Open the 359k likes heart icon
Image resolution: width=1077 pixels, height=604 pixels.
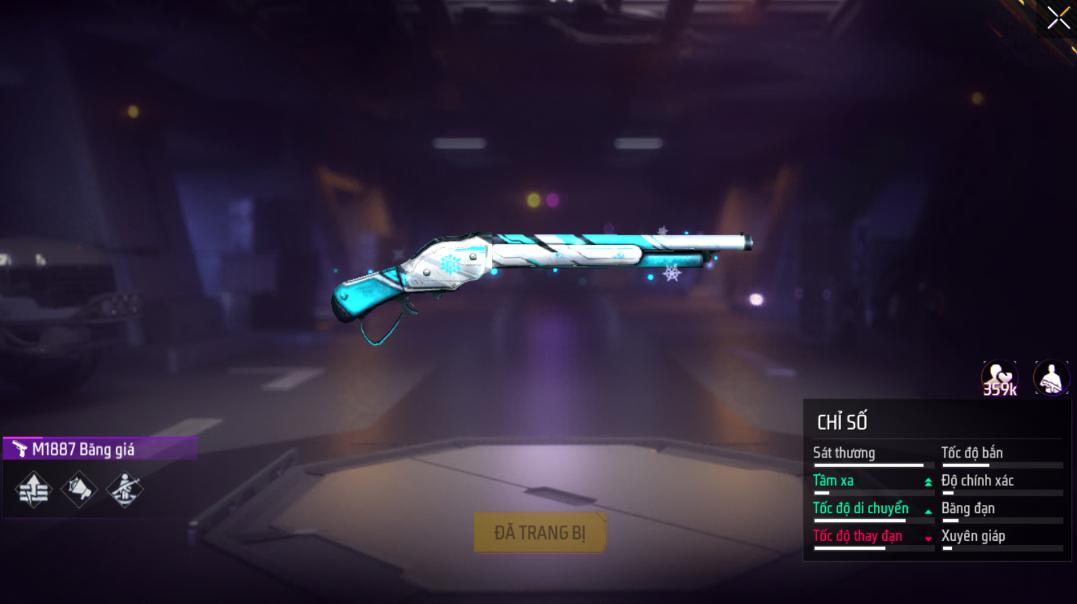point(999,378)
